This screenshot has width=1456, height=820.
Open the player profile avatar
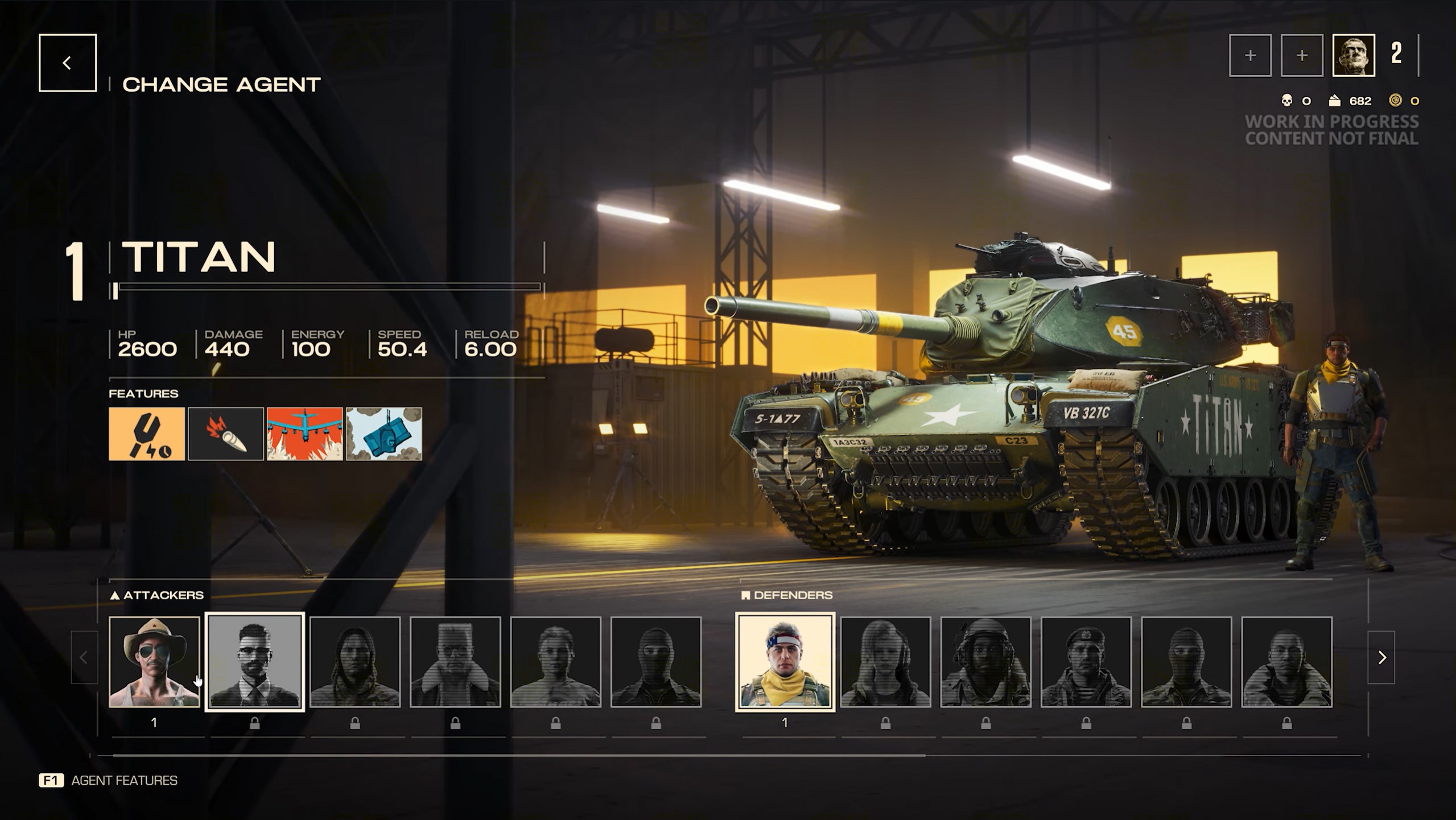tap(1354, 55)
